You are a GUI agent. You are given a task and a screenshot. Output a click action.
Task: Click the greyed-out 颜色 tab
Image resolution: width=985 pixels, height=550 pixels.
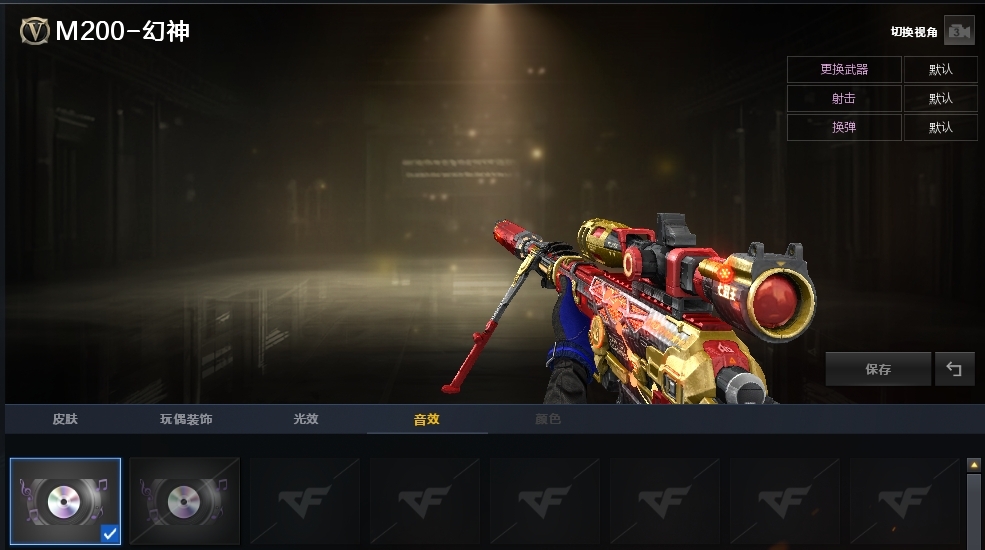pyautogui.click(x=548, y=419)
